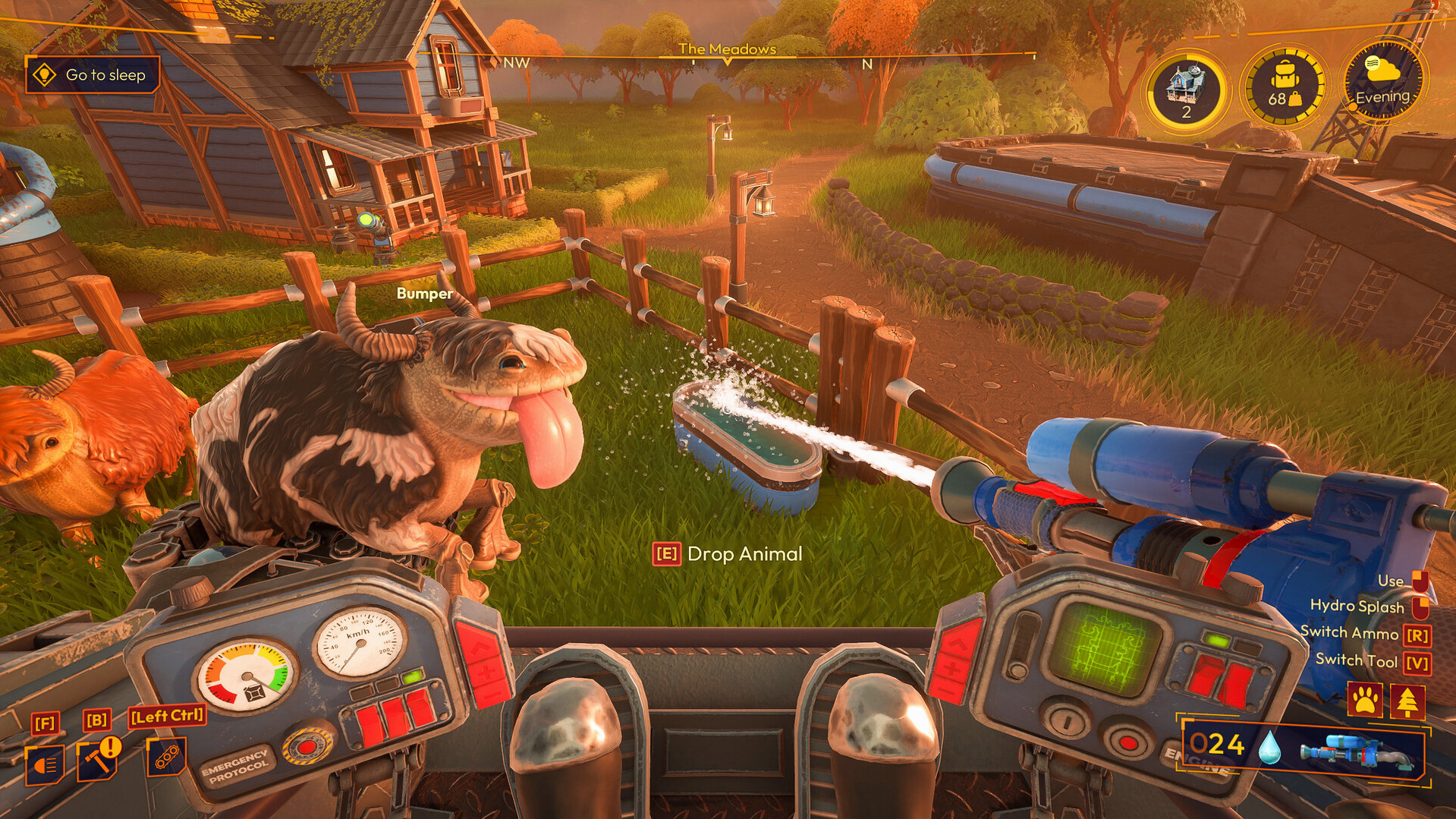The height and width of the screenshot is (819, 1456).
Task: Toggle the headlights icon
Action: (x=44, y=764)
